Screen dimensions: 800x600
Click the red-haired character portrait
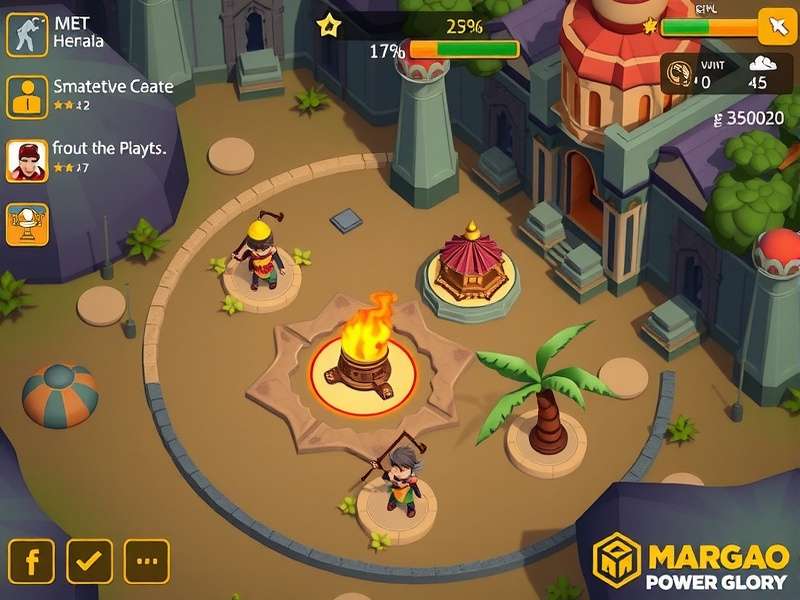pos(27,160)
